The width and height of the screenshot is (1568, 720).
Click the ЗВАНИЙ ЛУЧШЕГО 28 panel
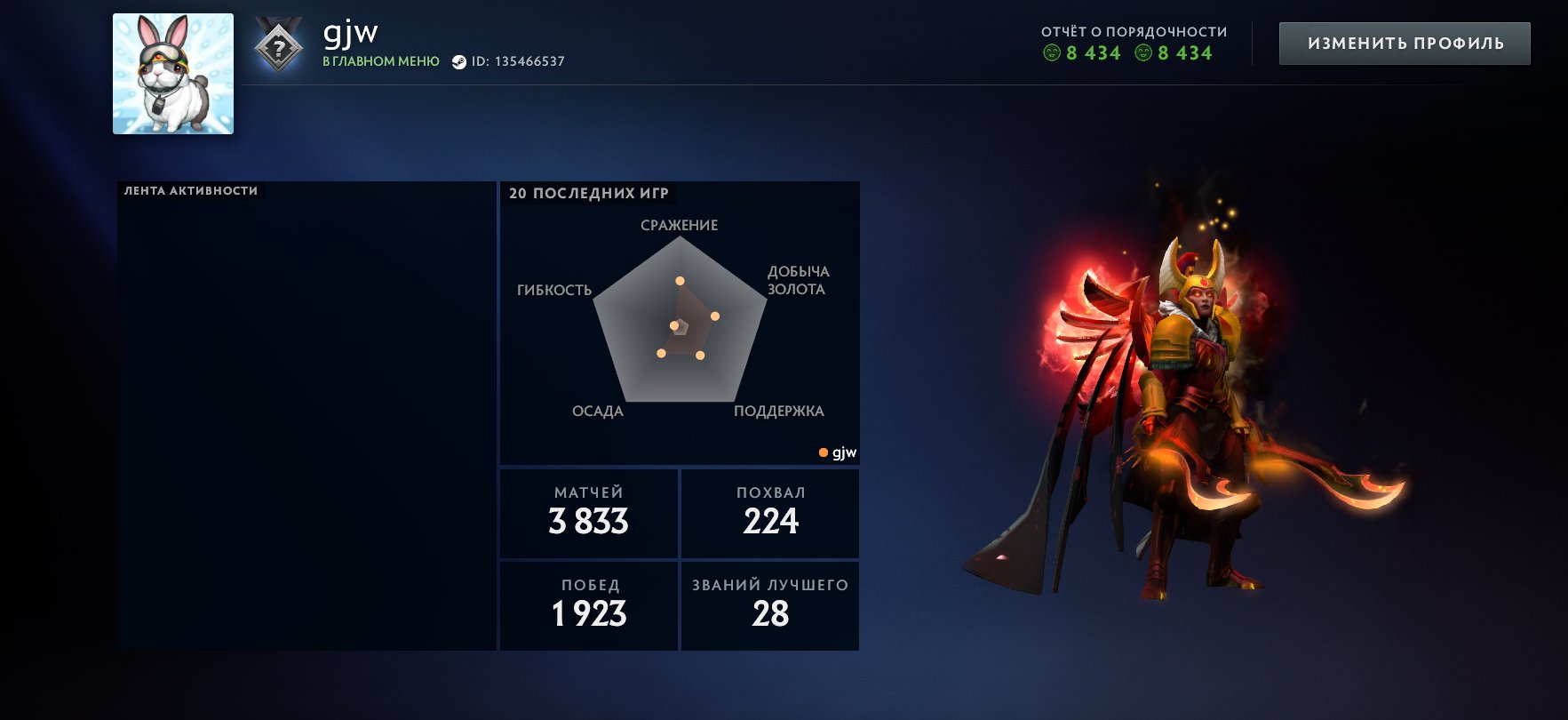click(x=769, y=604)
